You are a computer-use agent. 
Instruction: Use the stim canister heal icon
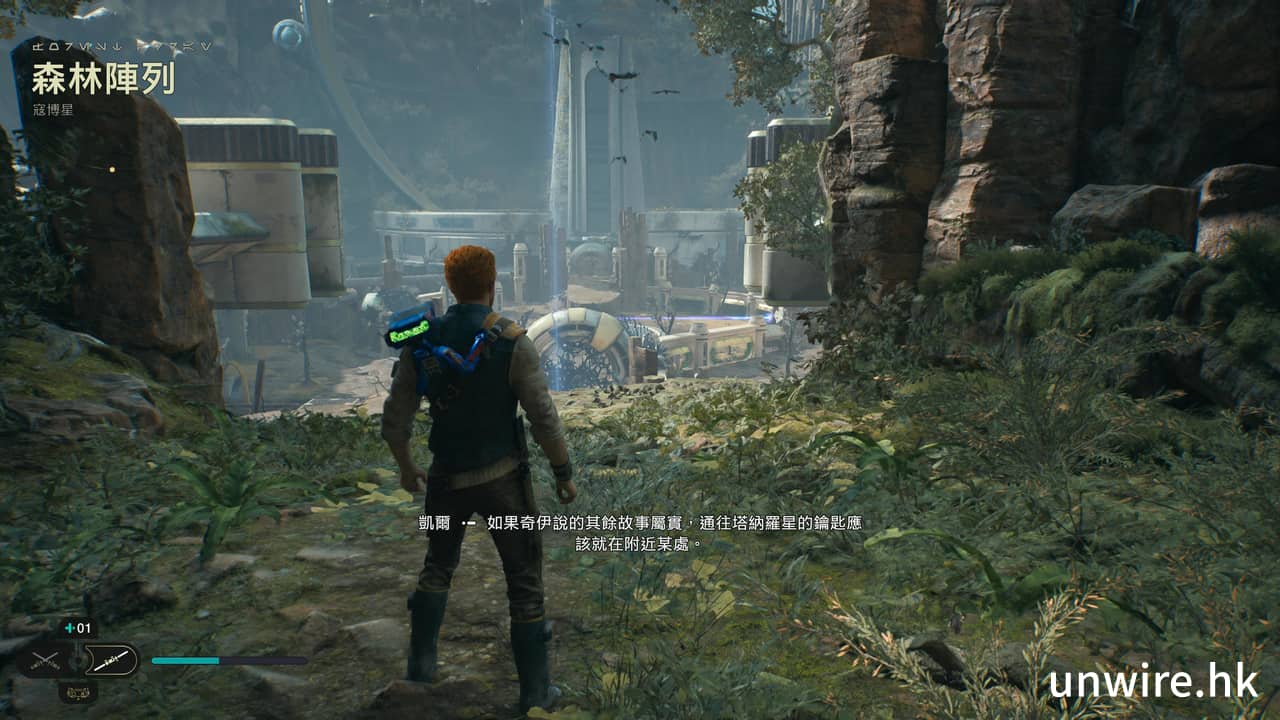77,629
